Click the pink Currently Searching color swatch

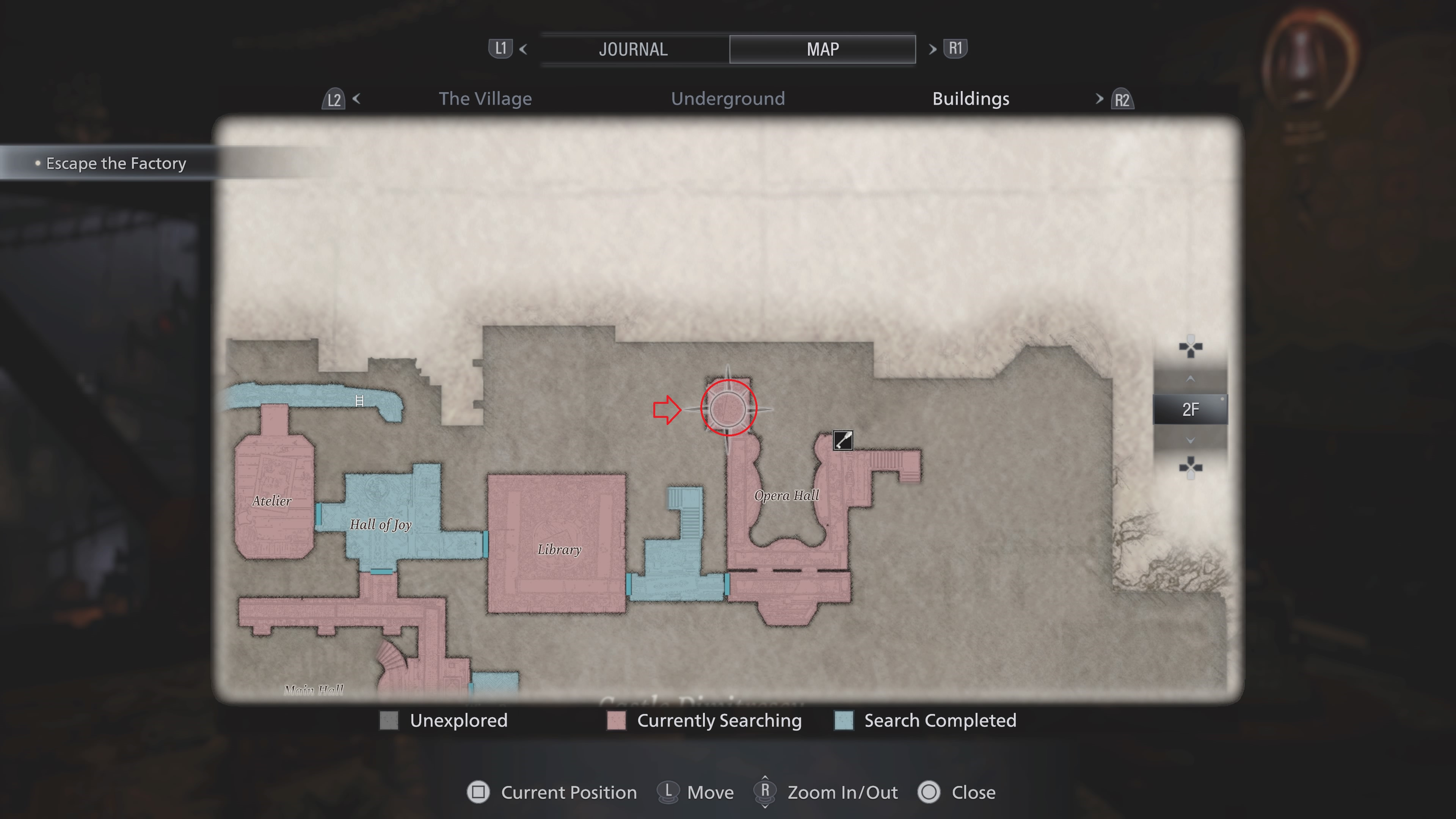point(615,721)
